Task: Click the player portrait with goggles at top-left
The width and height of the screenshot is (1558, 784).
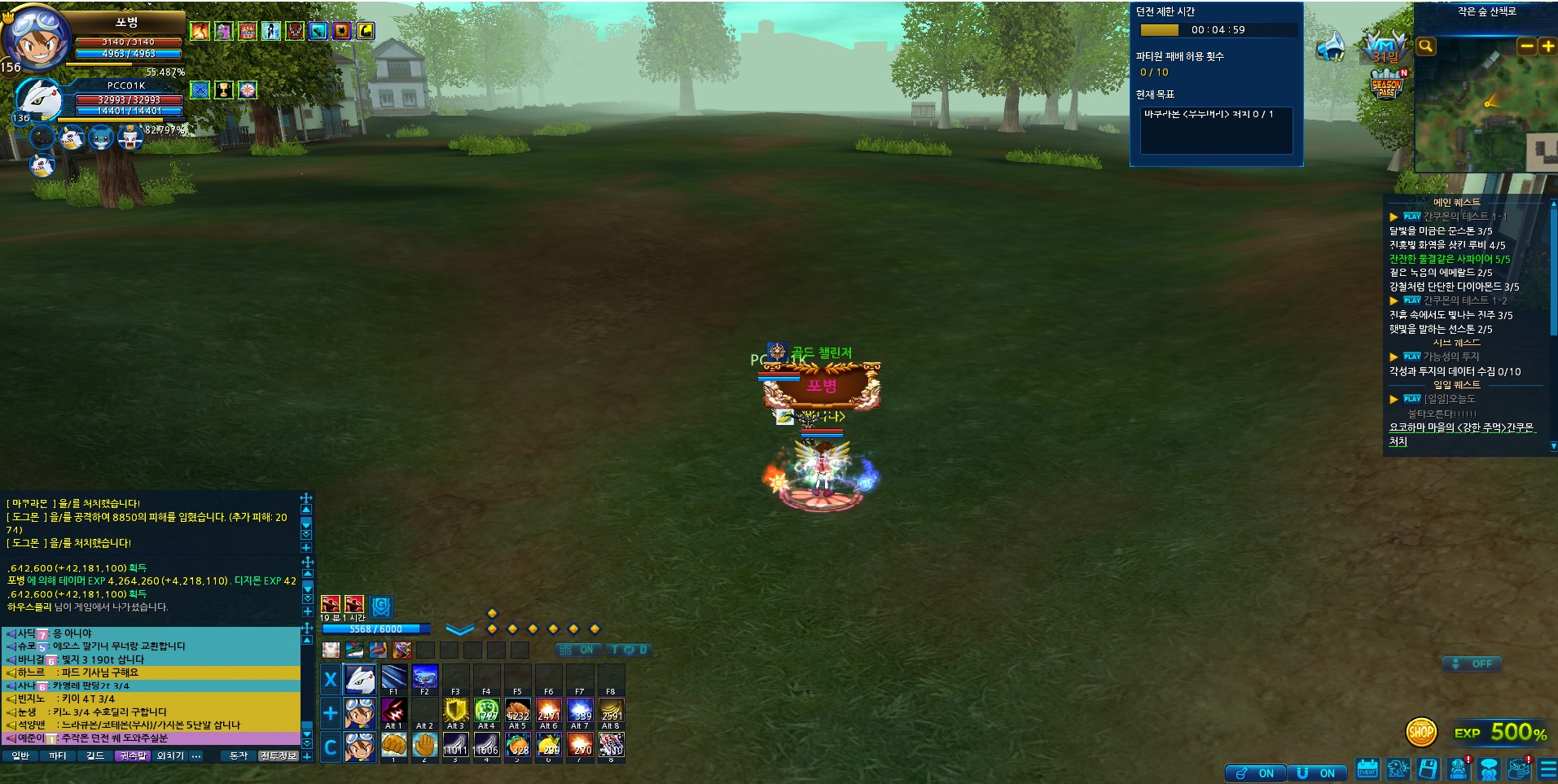Action: tap(37, 37)
